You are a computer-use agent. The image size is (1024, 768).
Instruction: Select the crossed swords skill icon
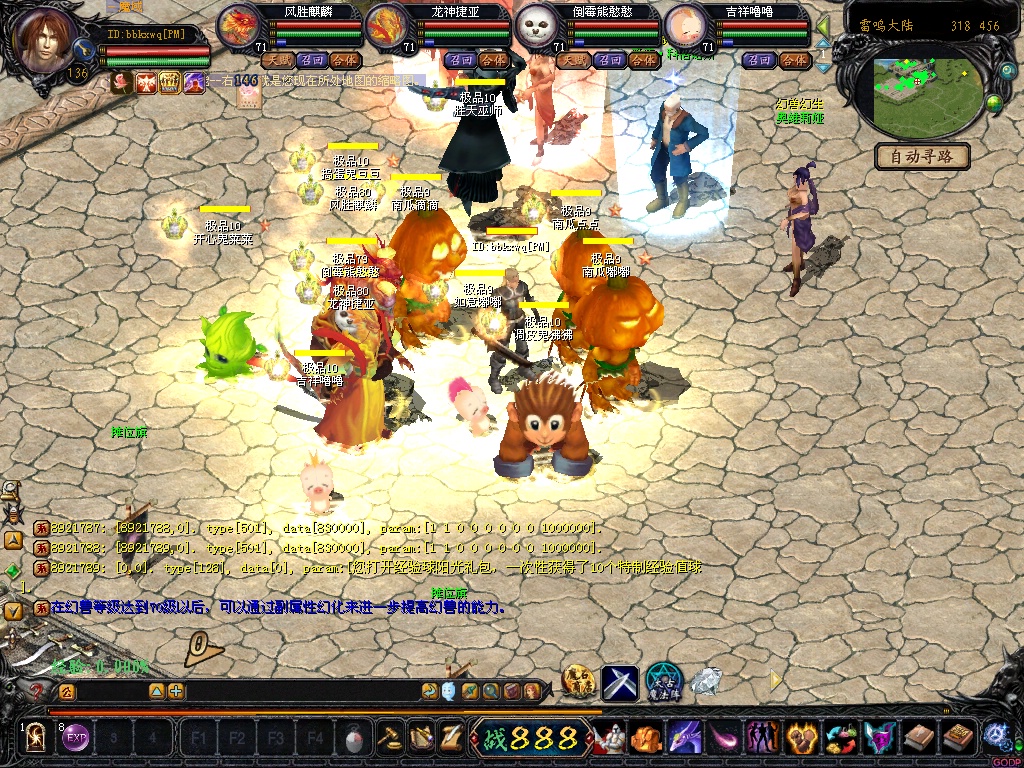coord(619,682)
